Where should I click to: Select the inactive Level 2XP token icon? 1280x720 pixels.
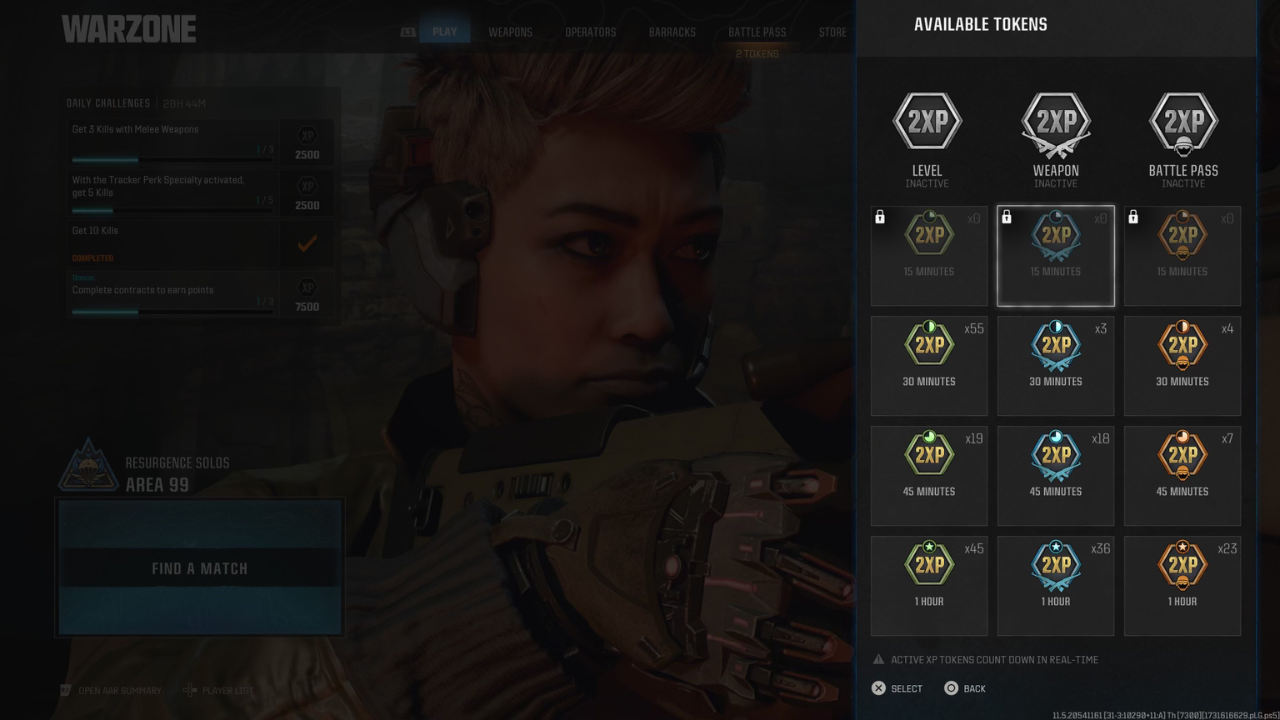tap(927, 120)
